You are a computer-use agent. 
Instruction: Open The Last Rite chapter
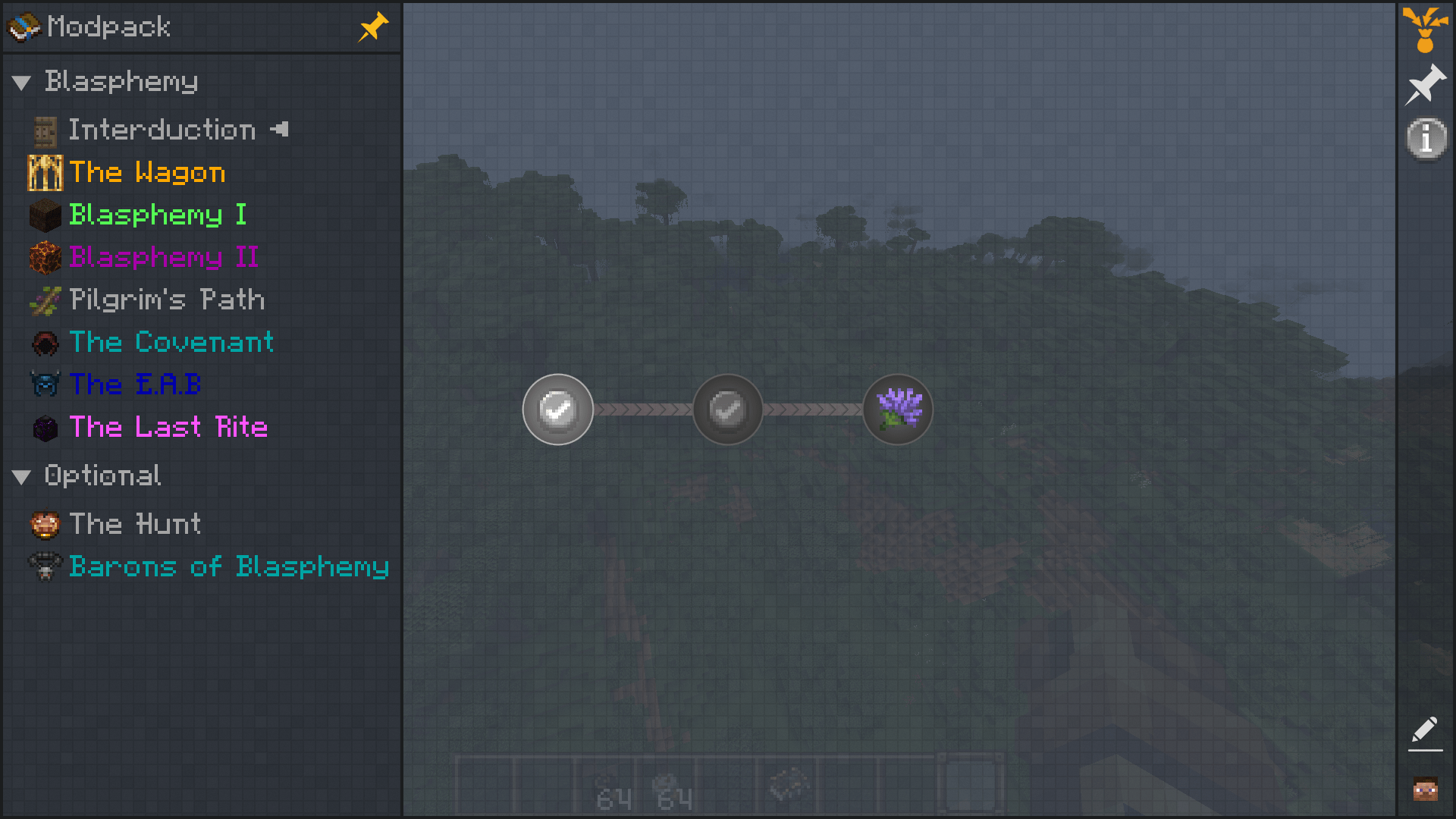pos(168,428)
